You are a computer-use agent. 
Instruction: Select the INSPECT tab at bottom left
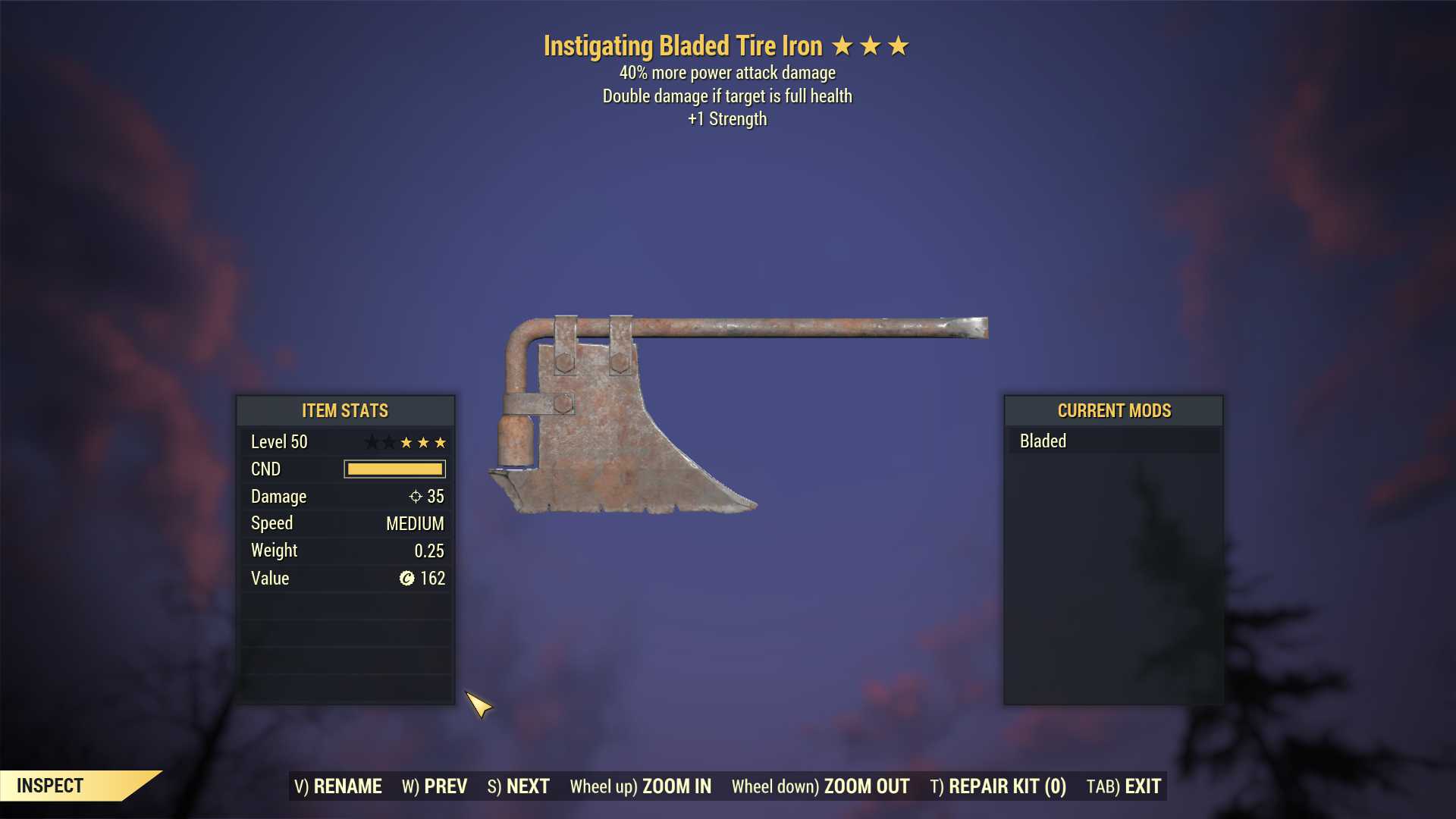pyautogui.click(x=52, y=786)
